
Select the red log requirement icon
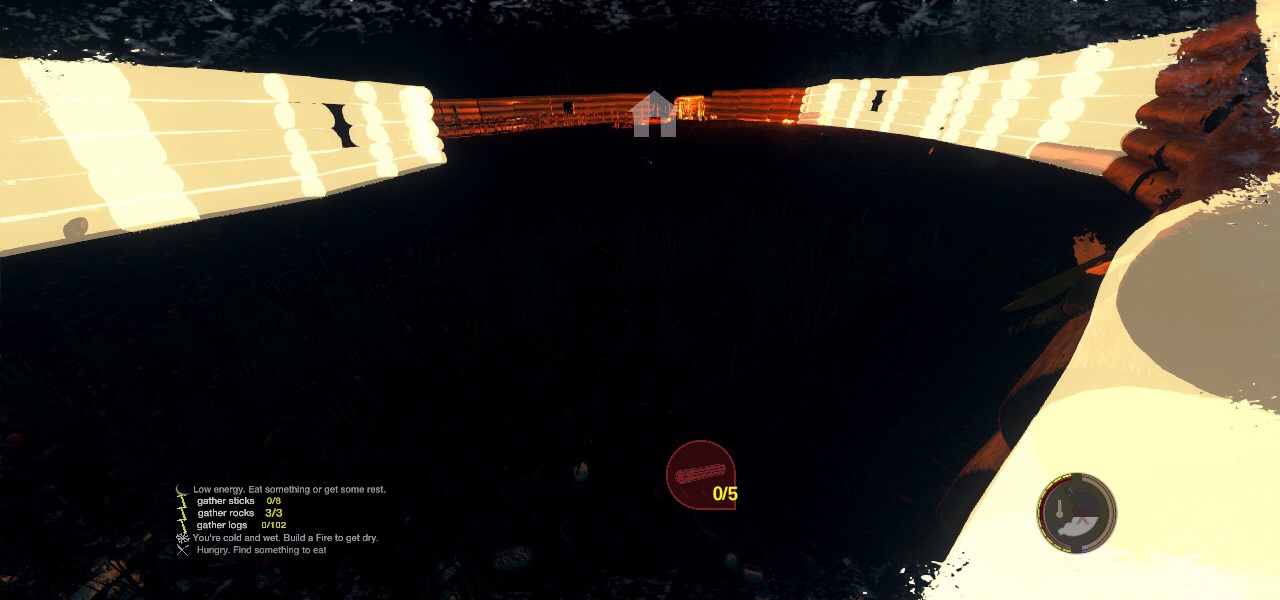click(700, 475)
